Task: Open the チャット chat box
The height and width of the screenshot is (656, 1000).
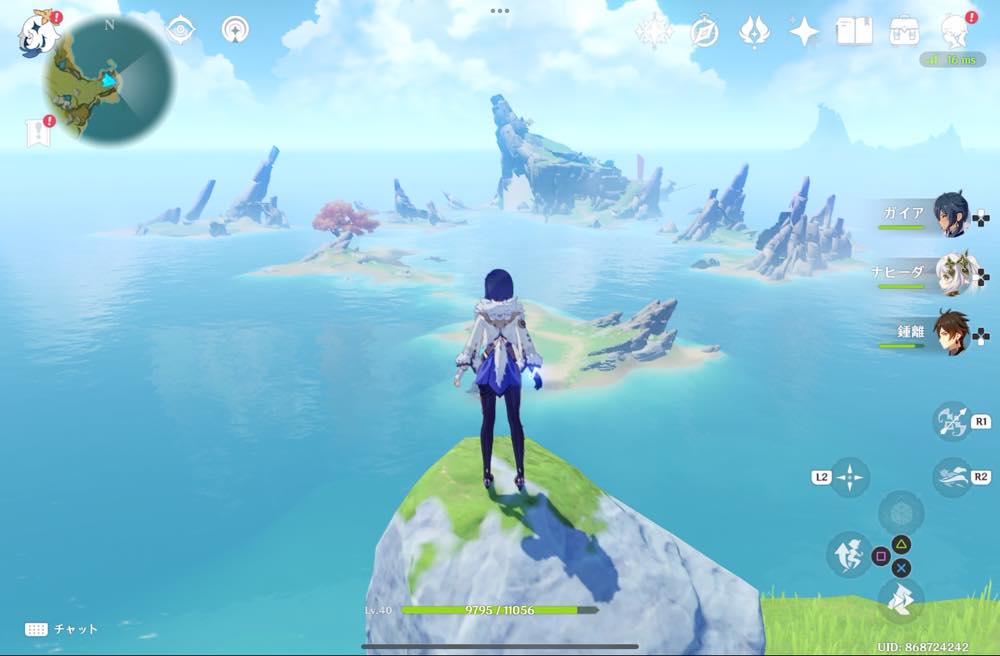Action: (x=62, y=629)
